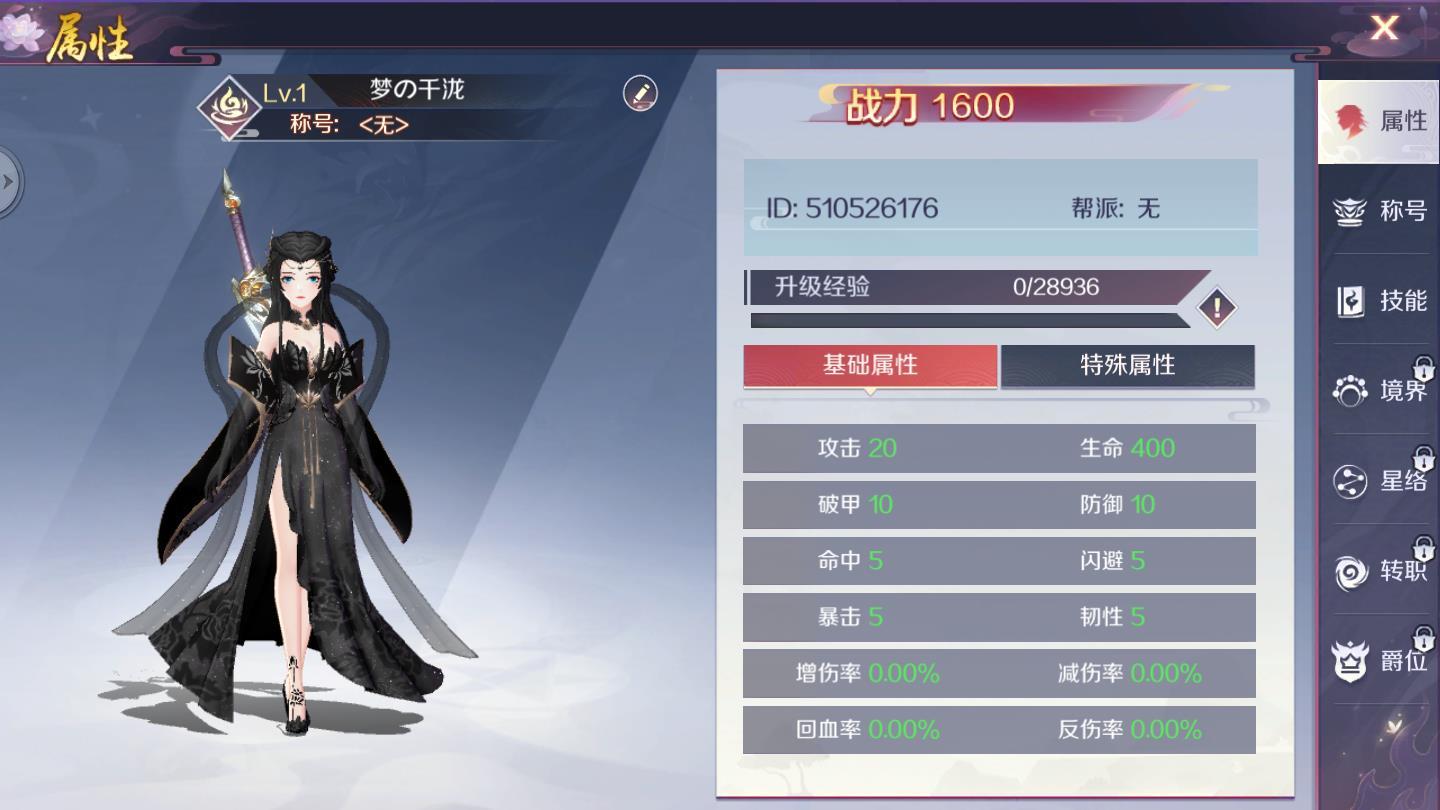Switch to the 特殊属性 tab
This screenshot has height=810, width=1440.
[x=1128, y=367]
